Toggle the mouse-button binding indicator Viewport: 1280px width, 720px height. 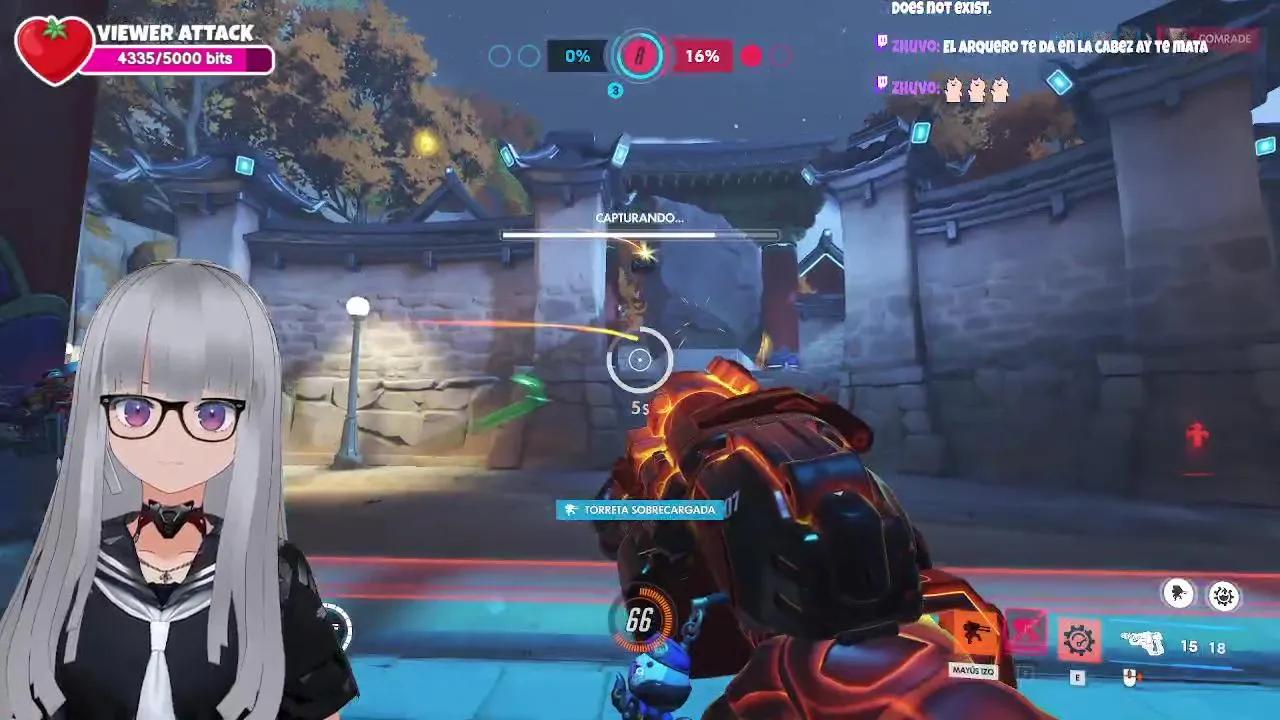click(x=1130, y=675)
